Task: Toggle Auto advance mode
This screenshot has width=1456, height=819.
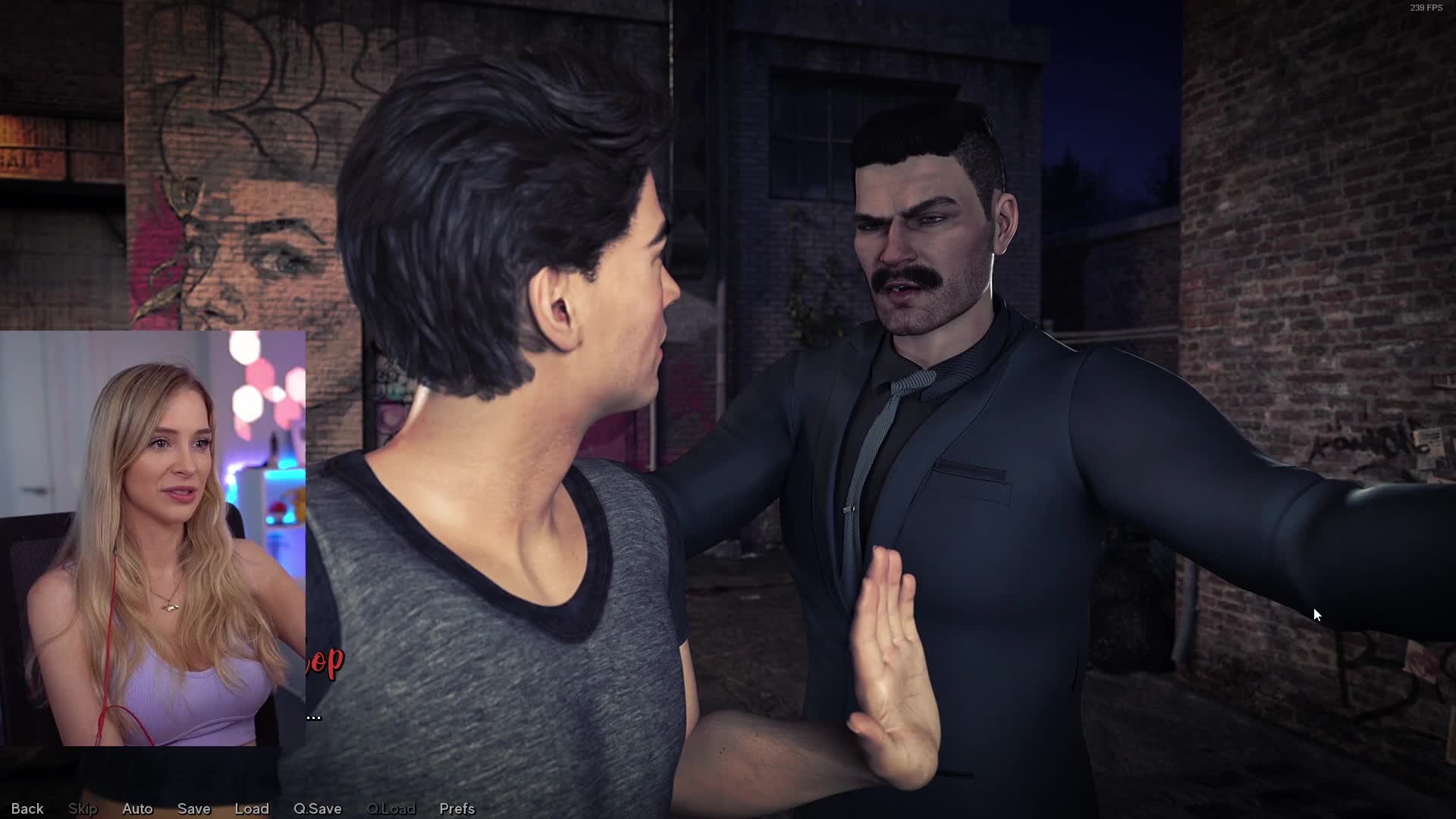Action: click(x=137, y=808)
